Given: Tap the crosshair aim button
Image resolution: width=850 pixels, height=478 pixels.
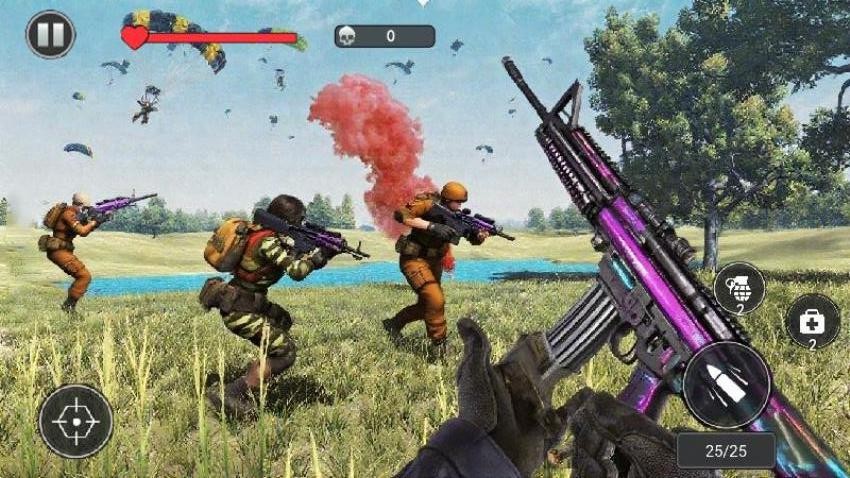Looking at the screenshot, I should tap(76, 421).
